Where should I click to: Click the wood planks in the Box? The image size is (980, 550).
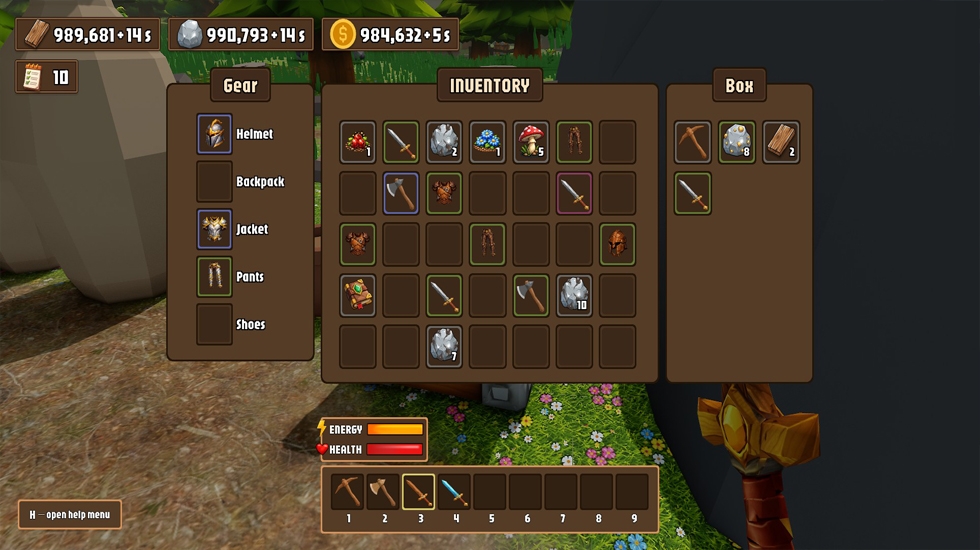coord(781,142)
